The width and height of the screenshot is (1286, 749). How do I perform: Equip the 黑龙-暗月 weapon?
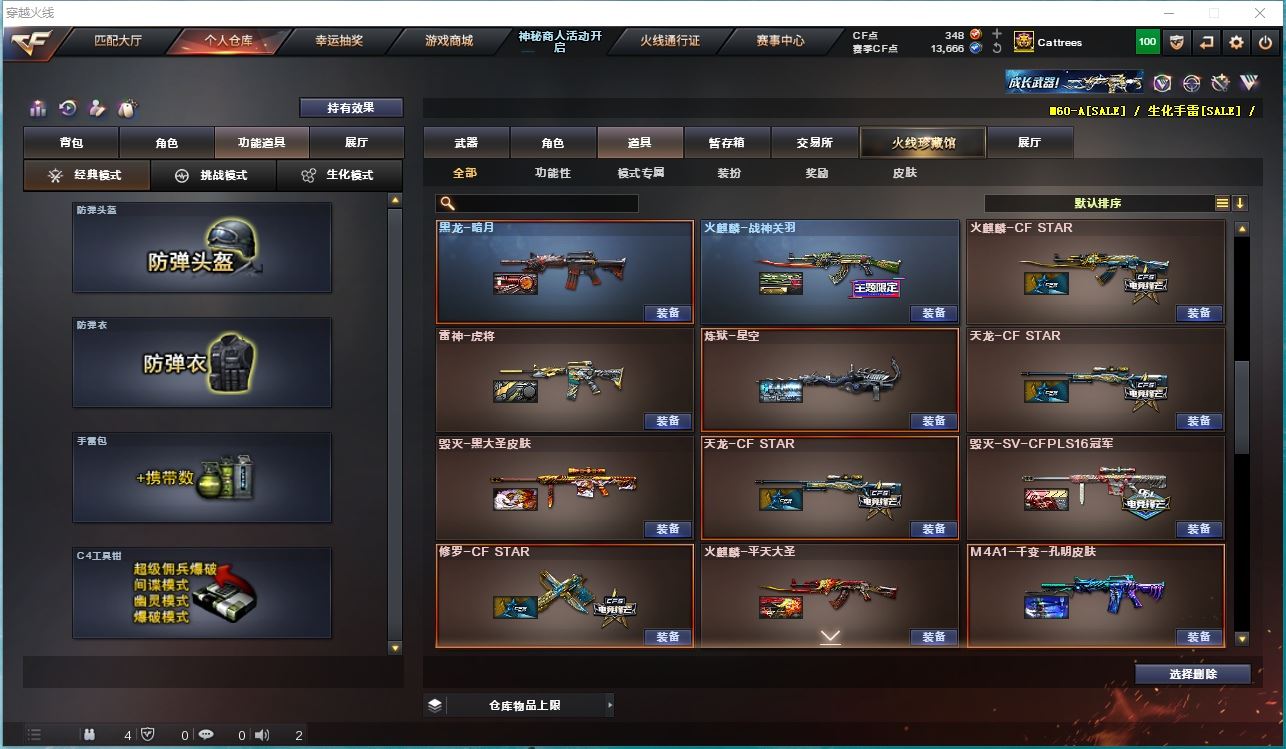[x=668, y=313]
